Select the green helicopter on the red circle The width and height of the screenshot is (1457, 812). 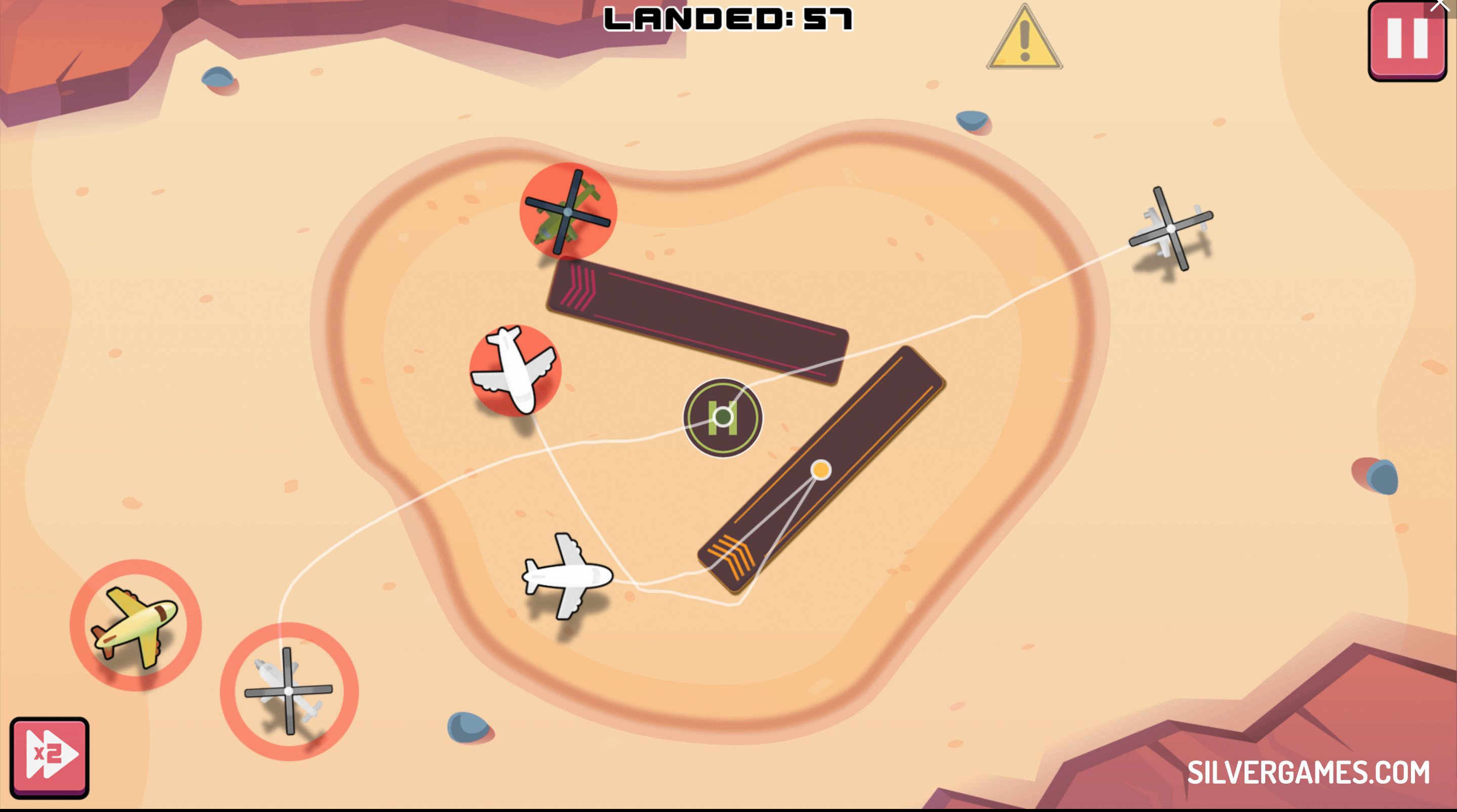pyautogui.click(x=568, y=211)
